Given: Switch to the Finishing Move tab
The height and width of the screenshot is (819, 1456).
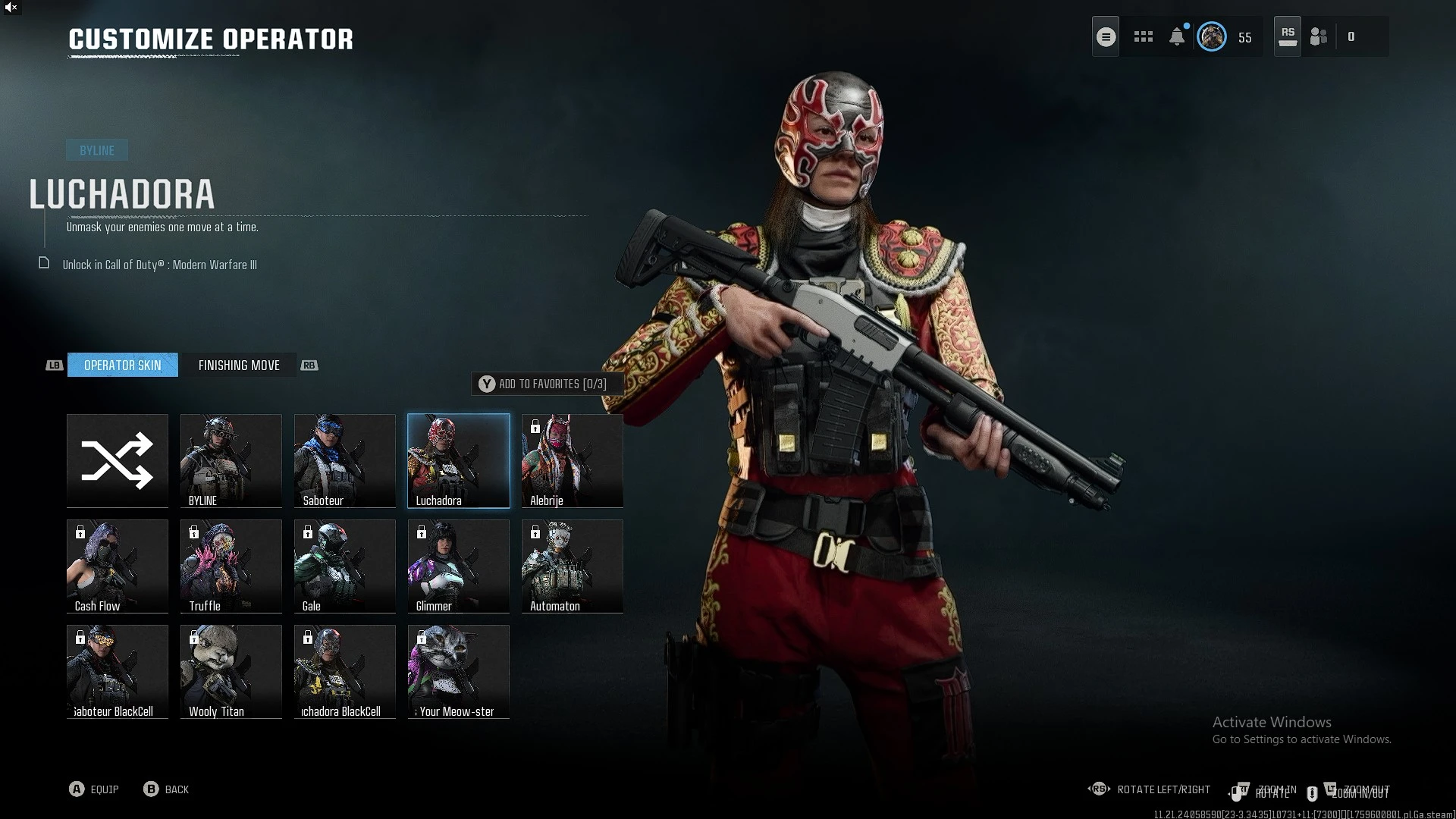Looking at the screenshot, I should pyautogui.click(x=239, y=366).
